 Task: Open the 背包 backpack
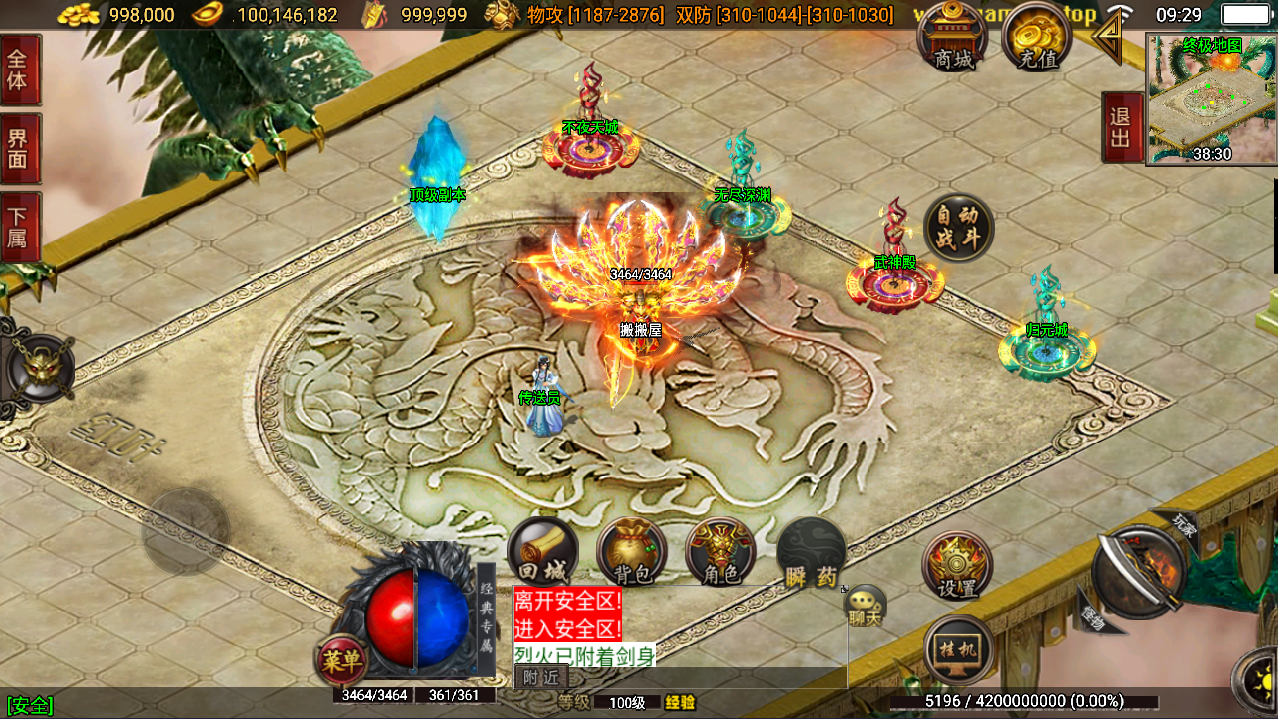click(x=632, y=552)
